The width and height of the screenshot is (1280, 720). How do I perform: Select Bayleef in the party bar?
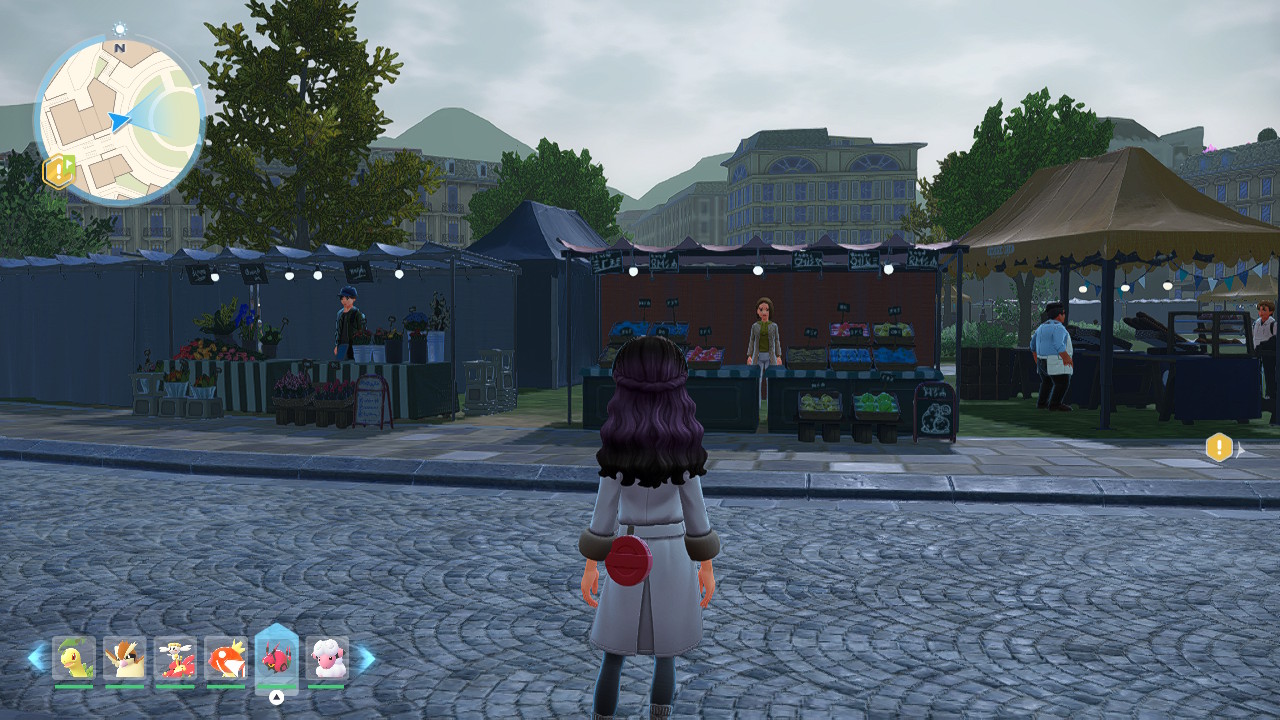tap(74, 658)
